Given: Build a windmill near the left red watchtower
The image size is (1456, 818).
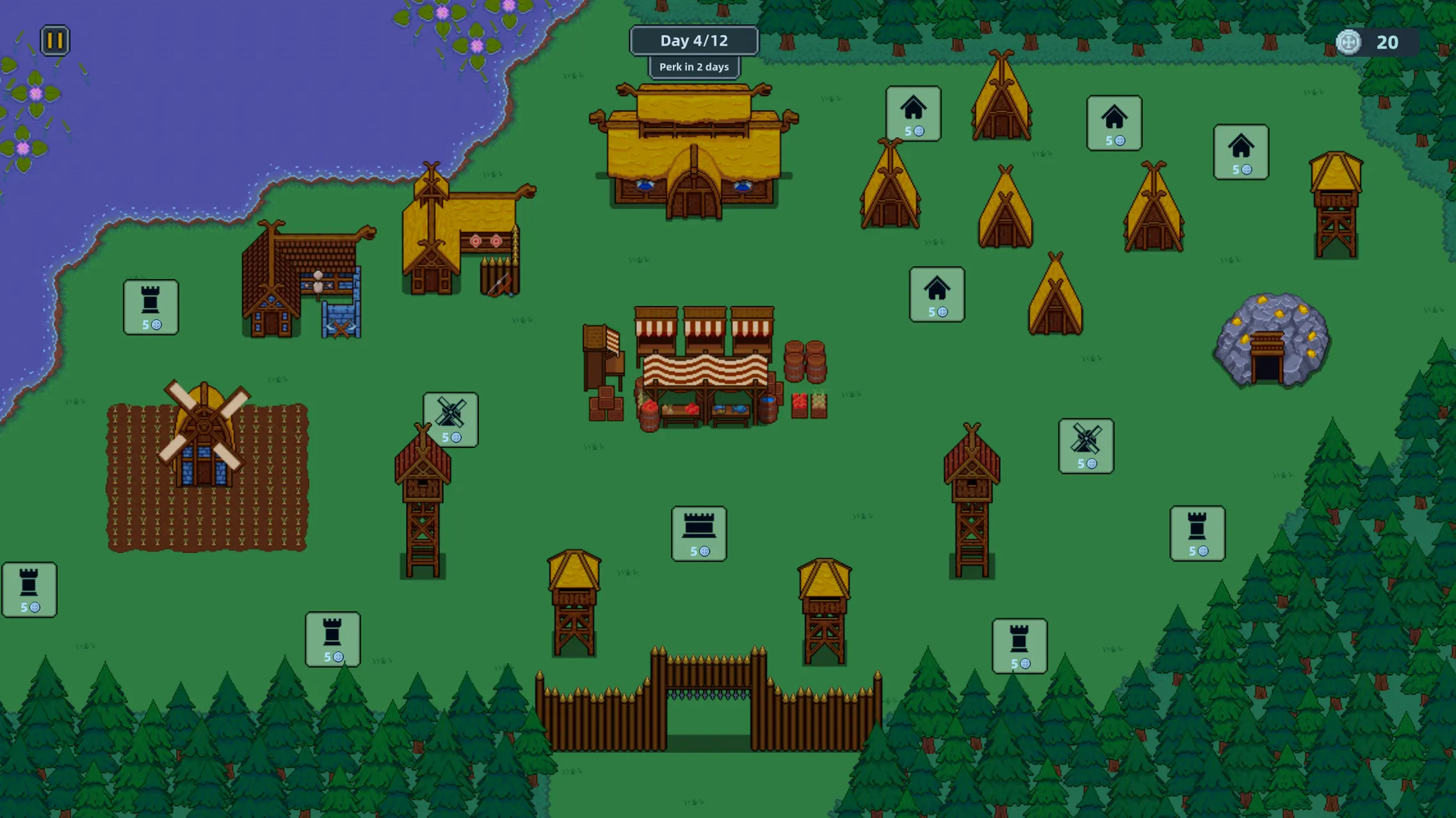Looking at the screenshot, I should point(450,419).
